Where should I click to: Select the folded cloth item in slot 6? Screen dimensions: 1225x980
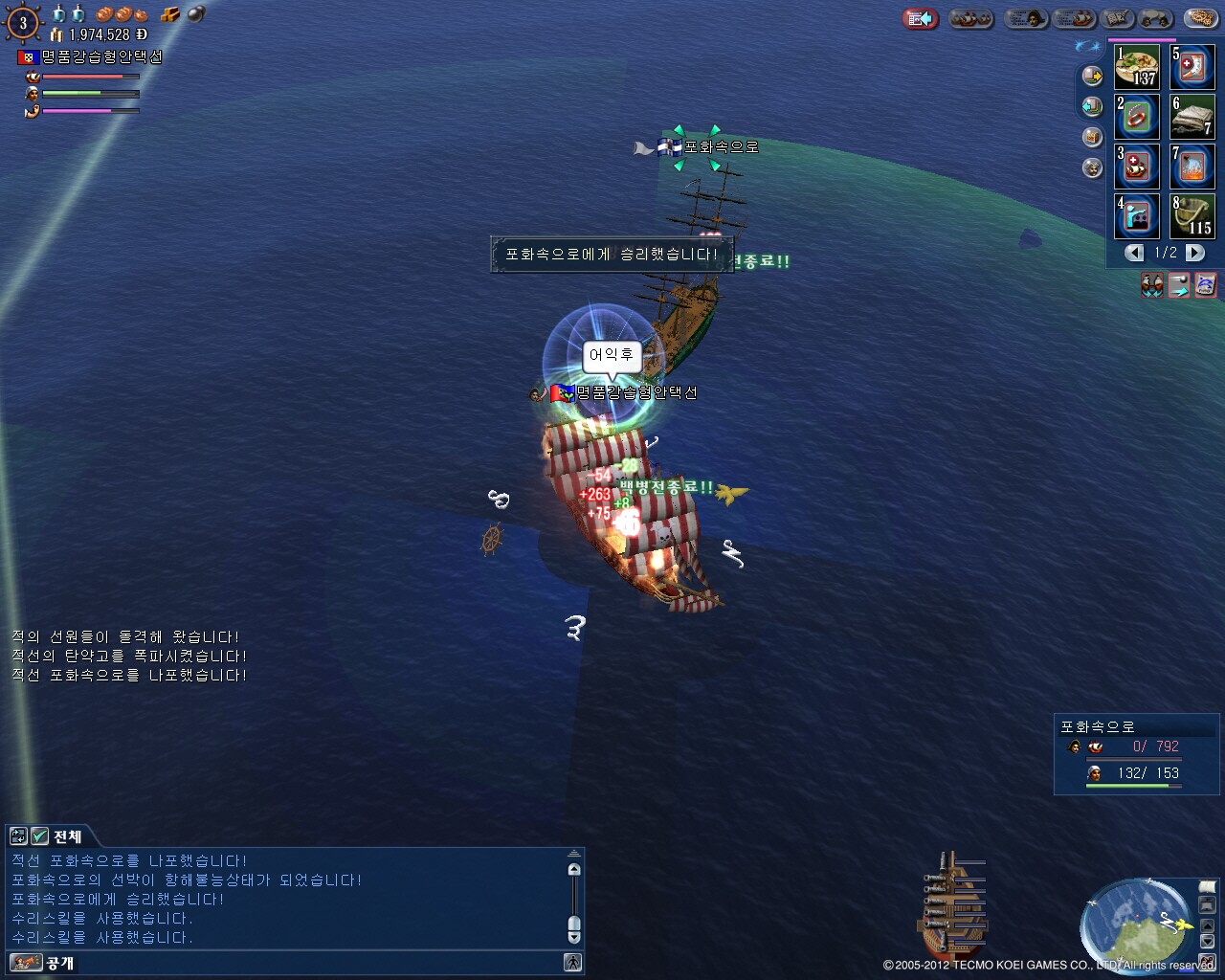click(1192, 117)
